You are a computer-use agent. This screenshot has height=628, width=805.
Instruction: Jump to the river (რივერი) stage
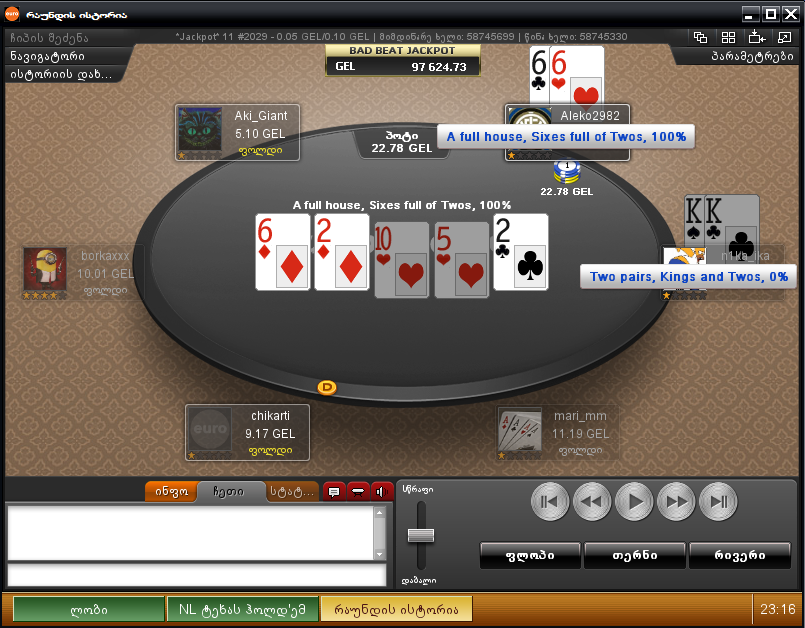[x=740, y=555]
